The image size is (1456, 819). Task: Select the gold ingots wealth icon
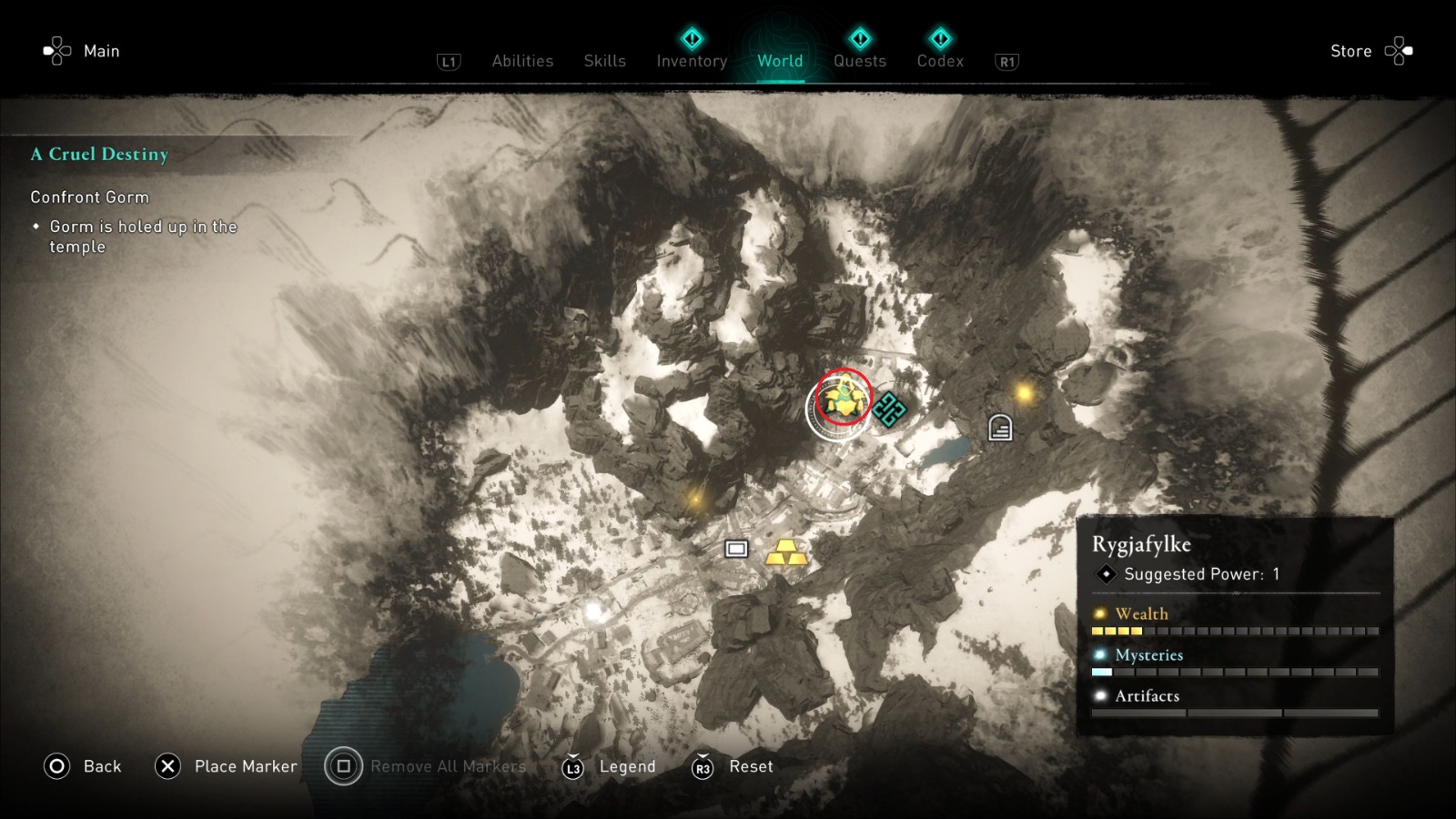788,553
